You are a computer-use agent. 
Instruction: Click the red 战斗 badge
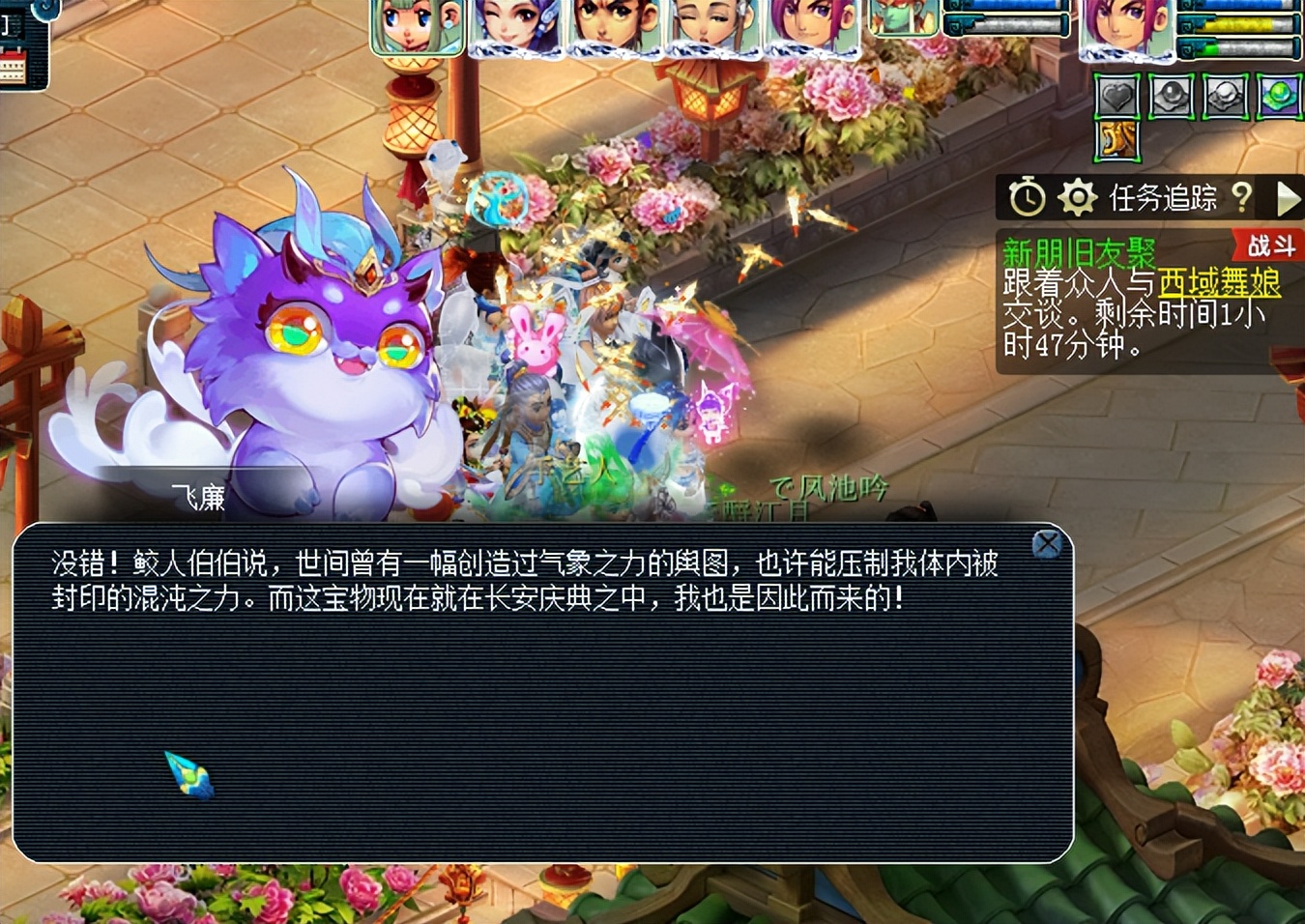1271,246
